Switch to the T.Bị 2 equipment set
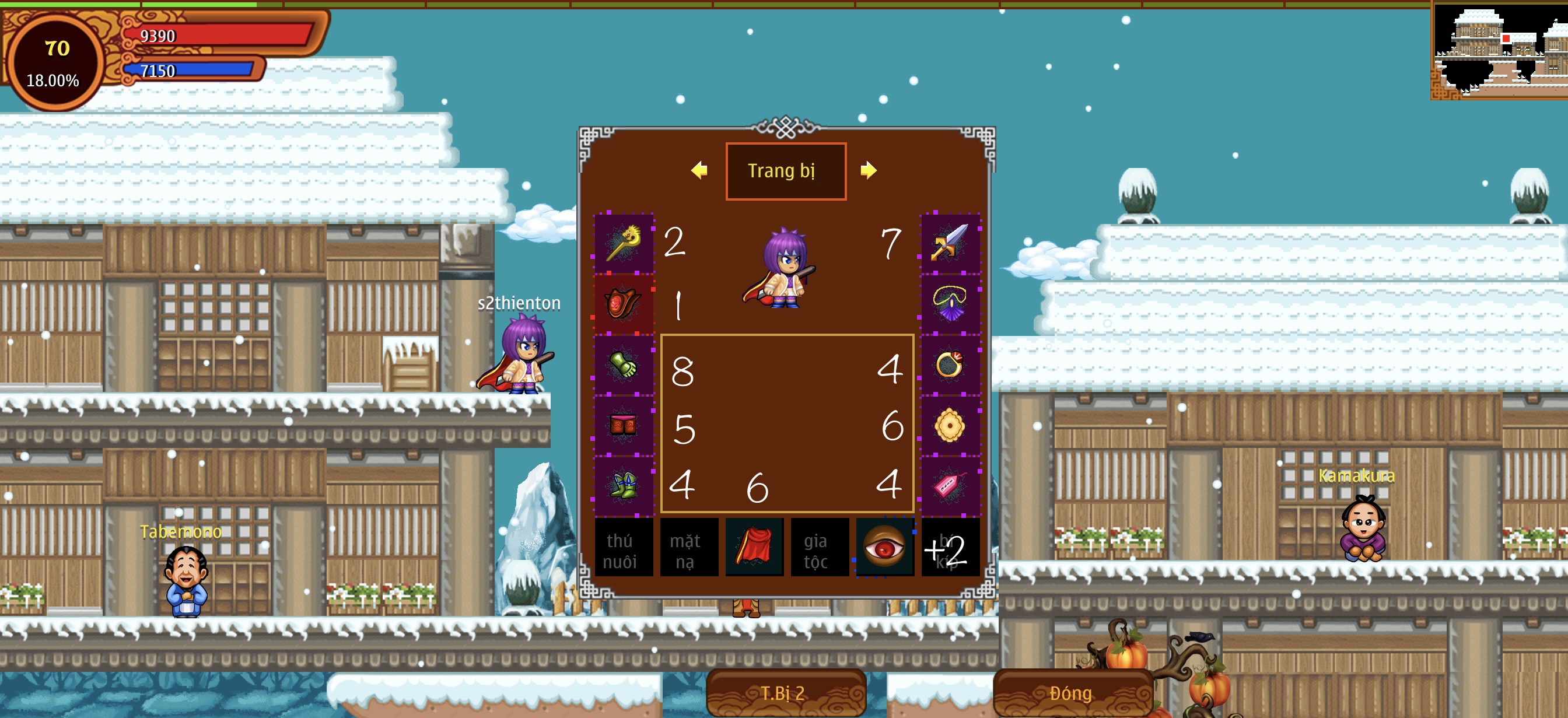1568x718 pixels. click(x=785, y=693)
